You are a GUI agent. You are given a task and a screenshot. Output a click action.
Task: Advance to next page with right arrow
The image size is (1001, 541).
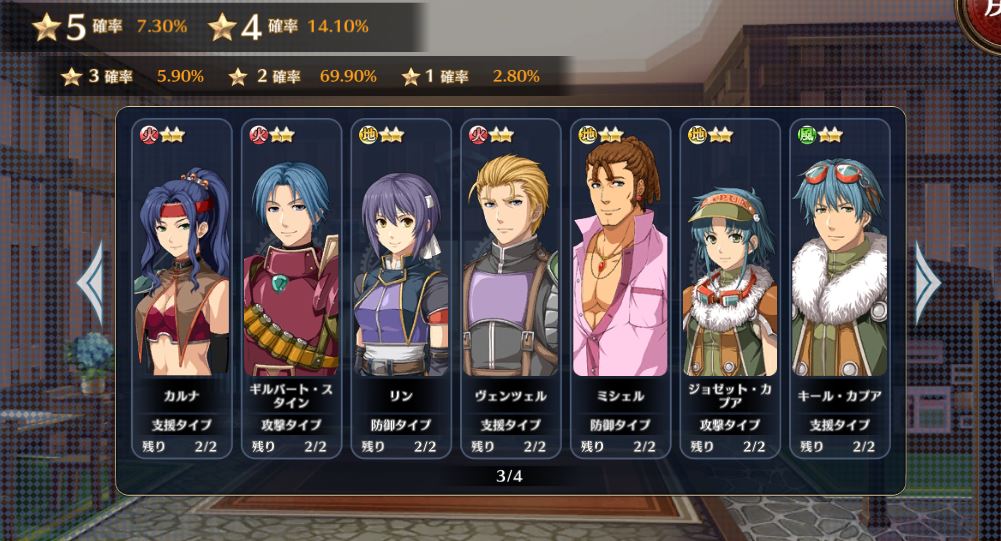pyautogui.click(x=928, y=283)
